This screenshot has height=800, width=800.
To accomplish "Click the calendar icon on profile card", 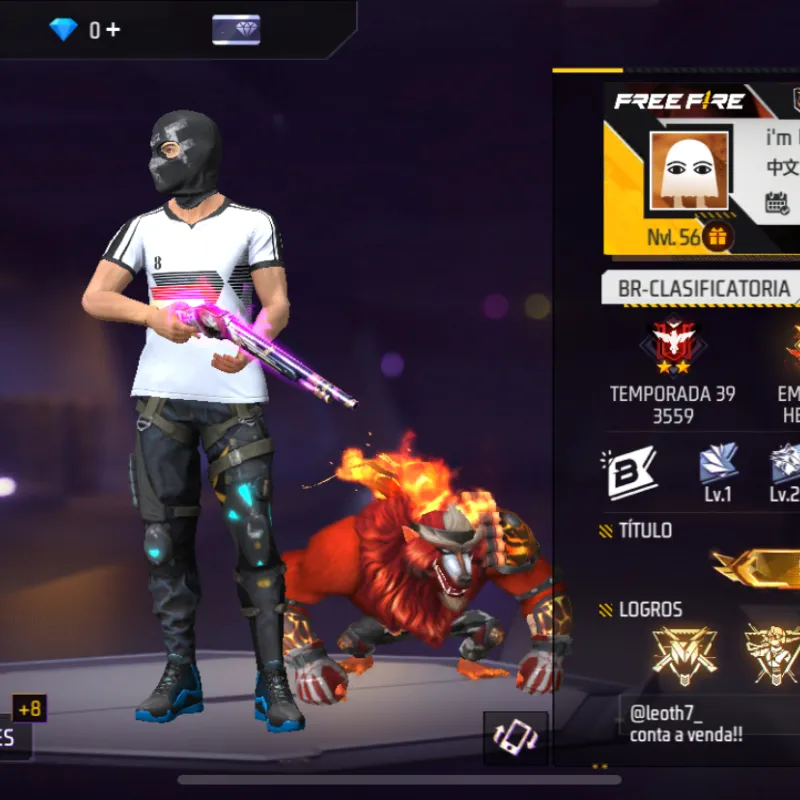I will click(x=777, y=202).
